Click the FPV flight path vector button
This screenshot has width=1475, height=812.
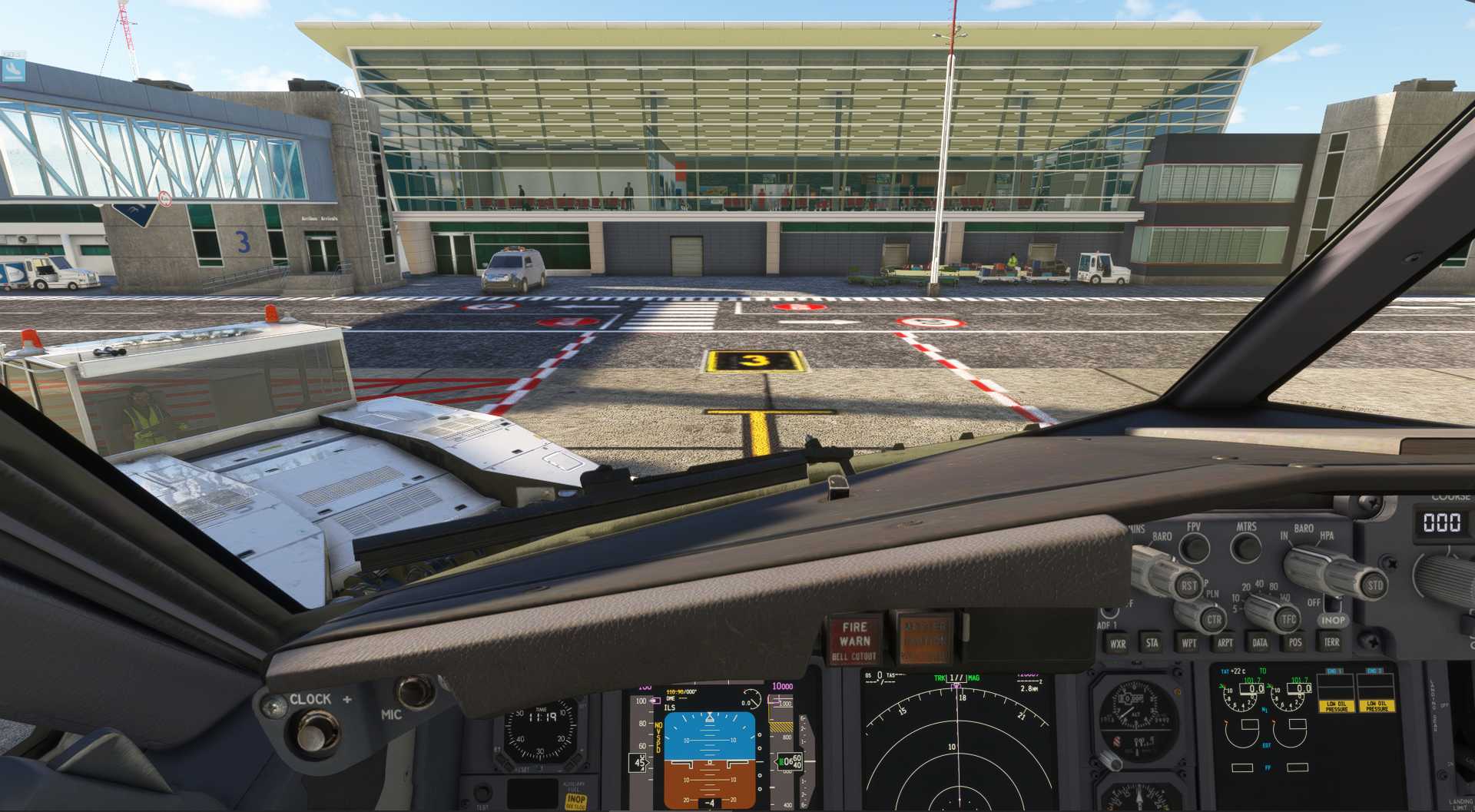point(1194,548)
